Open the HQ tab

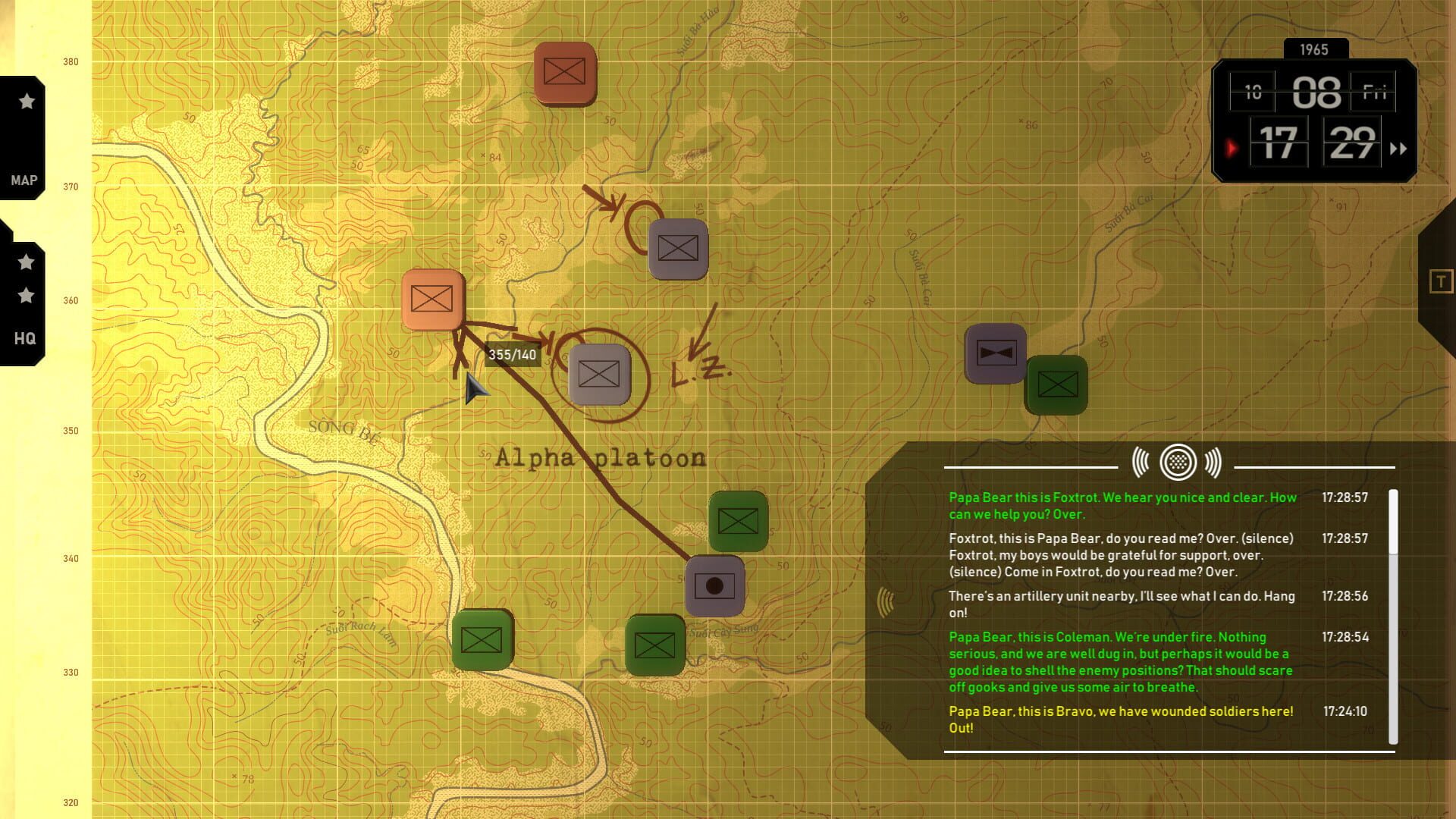coord(25,338)
